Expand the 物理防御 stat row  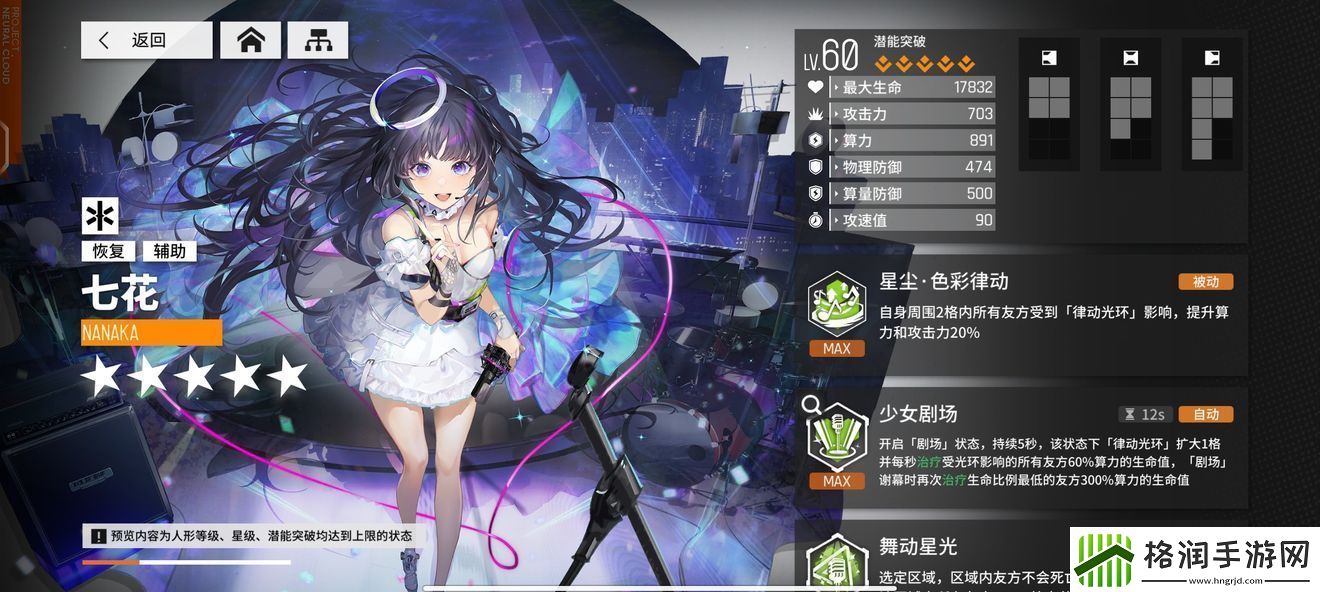tap(911, 167)
